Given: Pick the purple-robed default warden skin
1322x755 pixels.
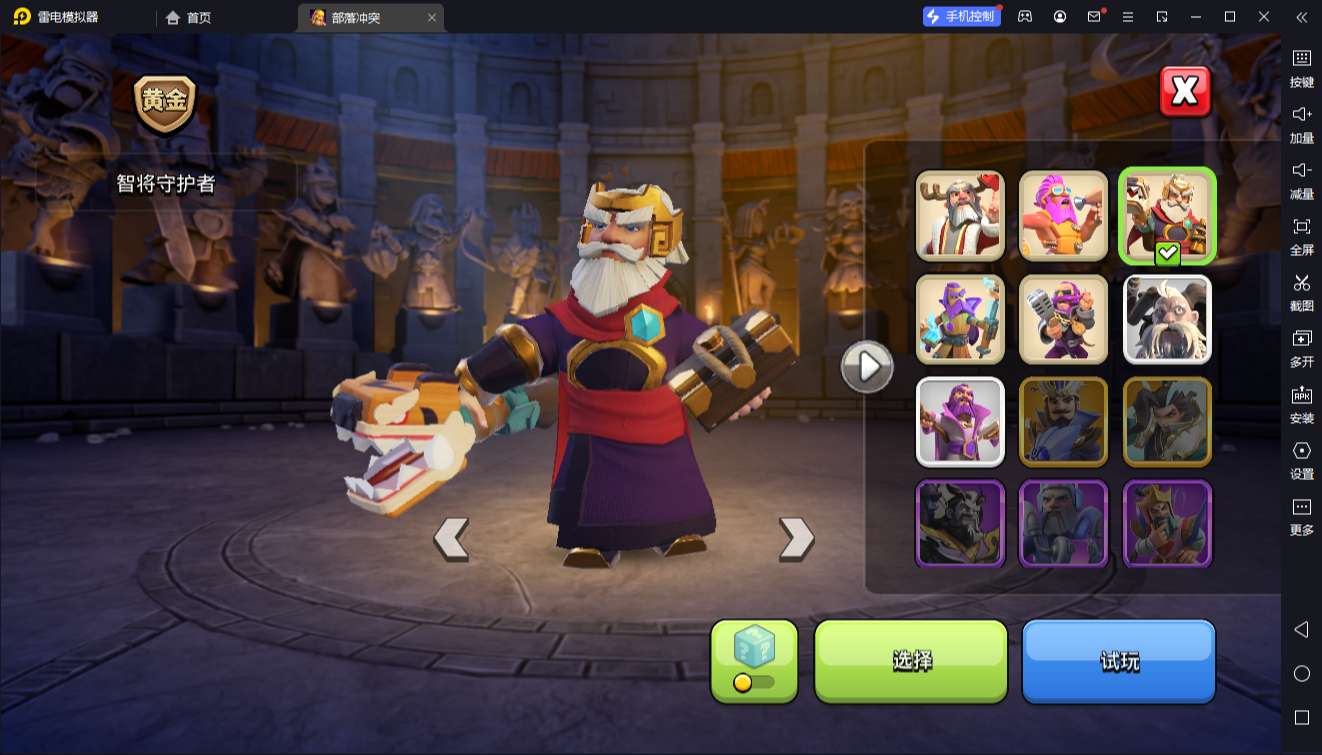Looking at the screenshot, I should 960,421.
